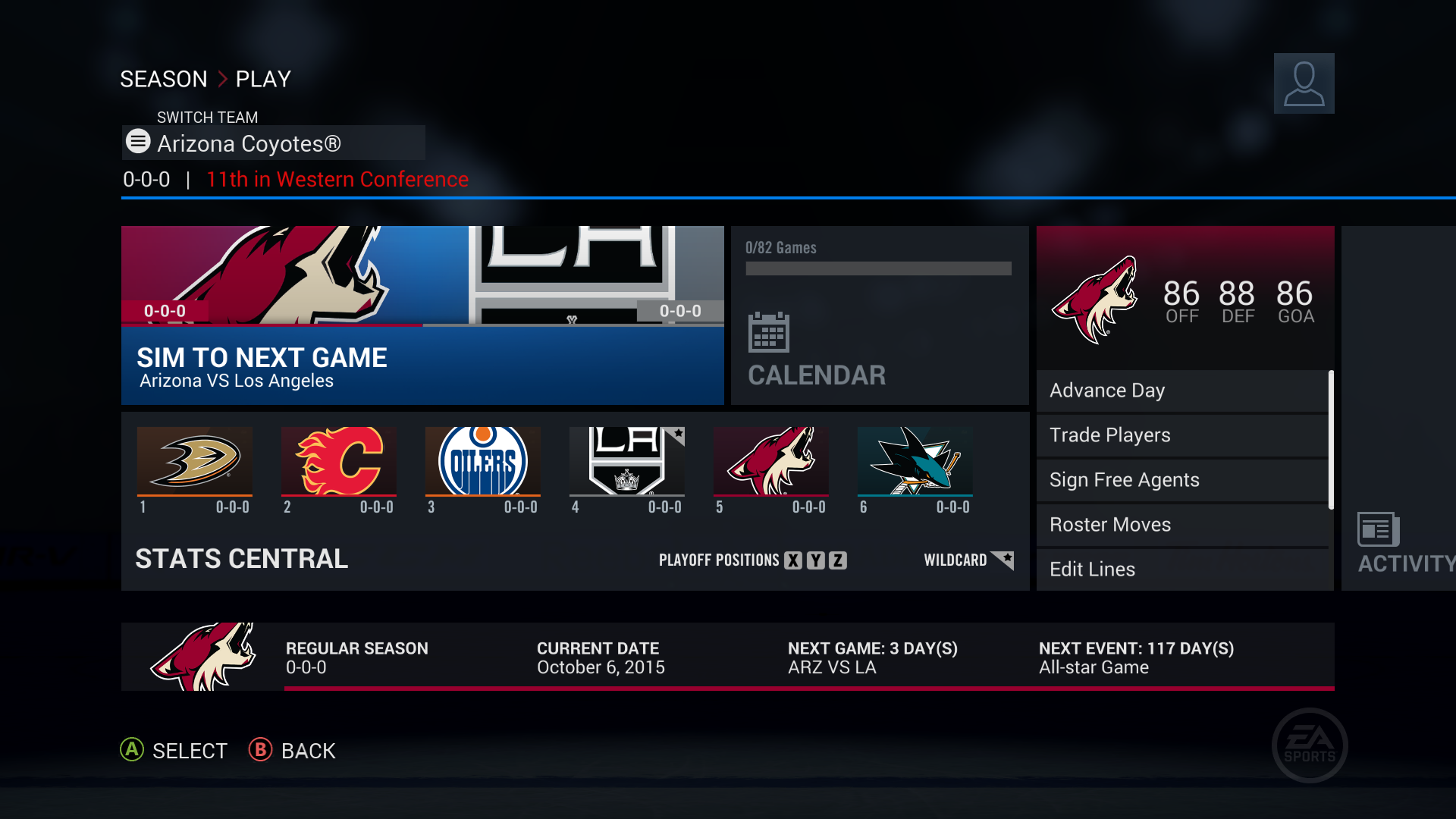Viewport: 1456px width, 819px height.
Task: Select the San Jose Sharks standings tile
Action: [915, 470]
